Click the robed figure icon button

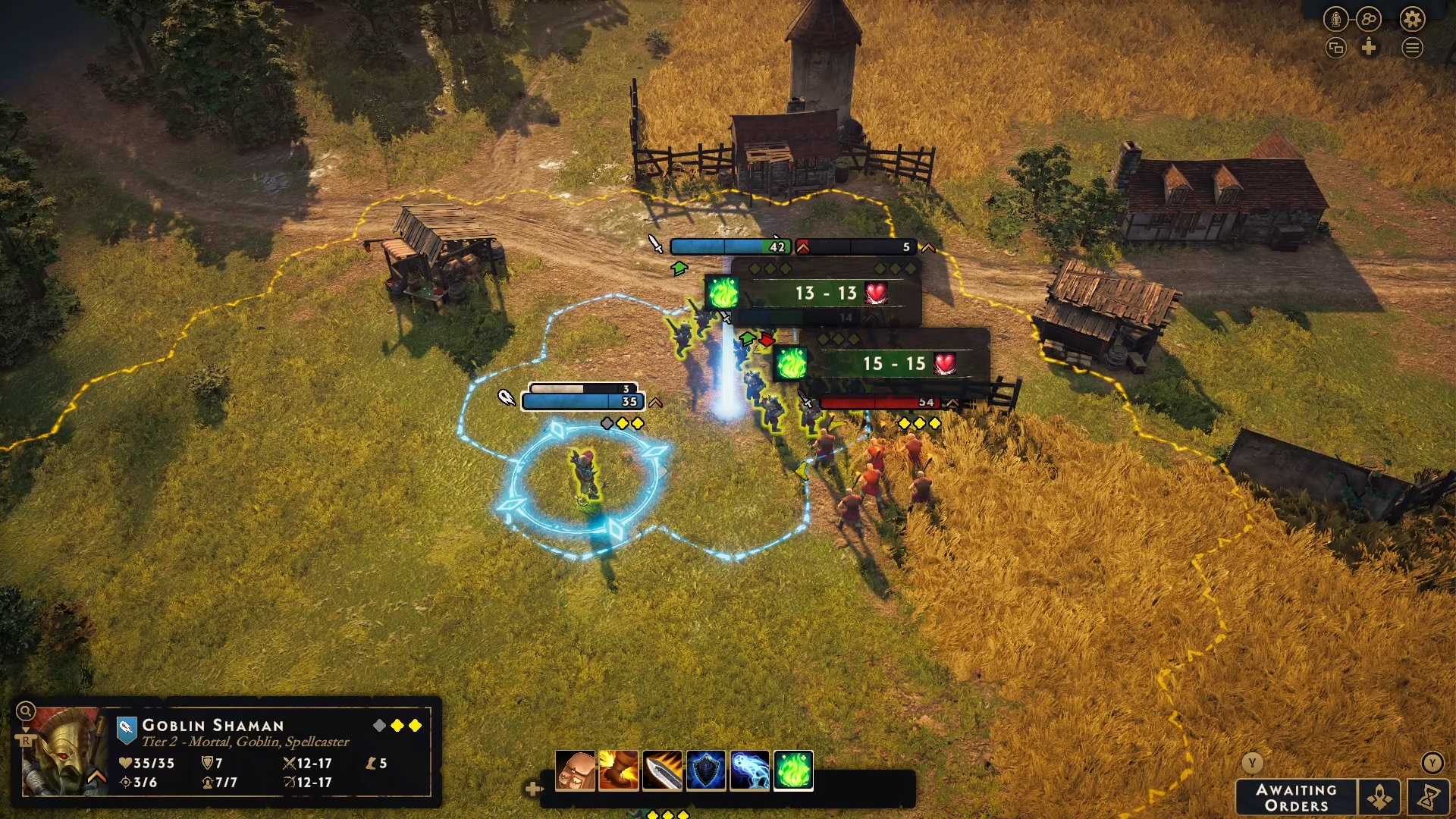coord(1335,19)
